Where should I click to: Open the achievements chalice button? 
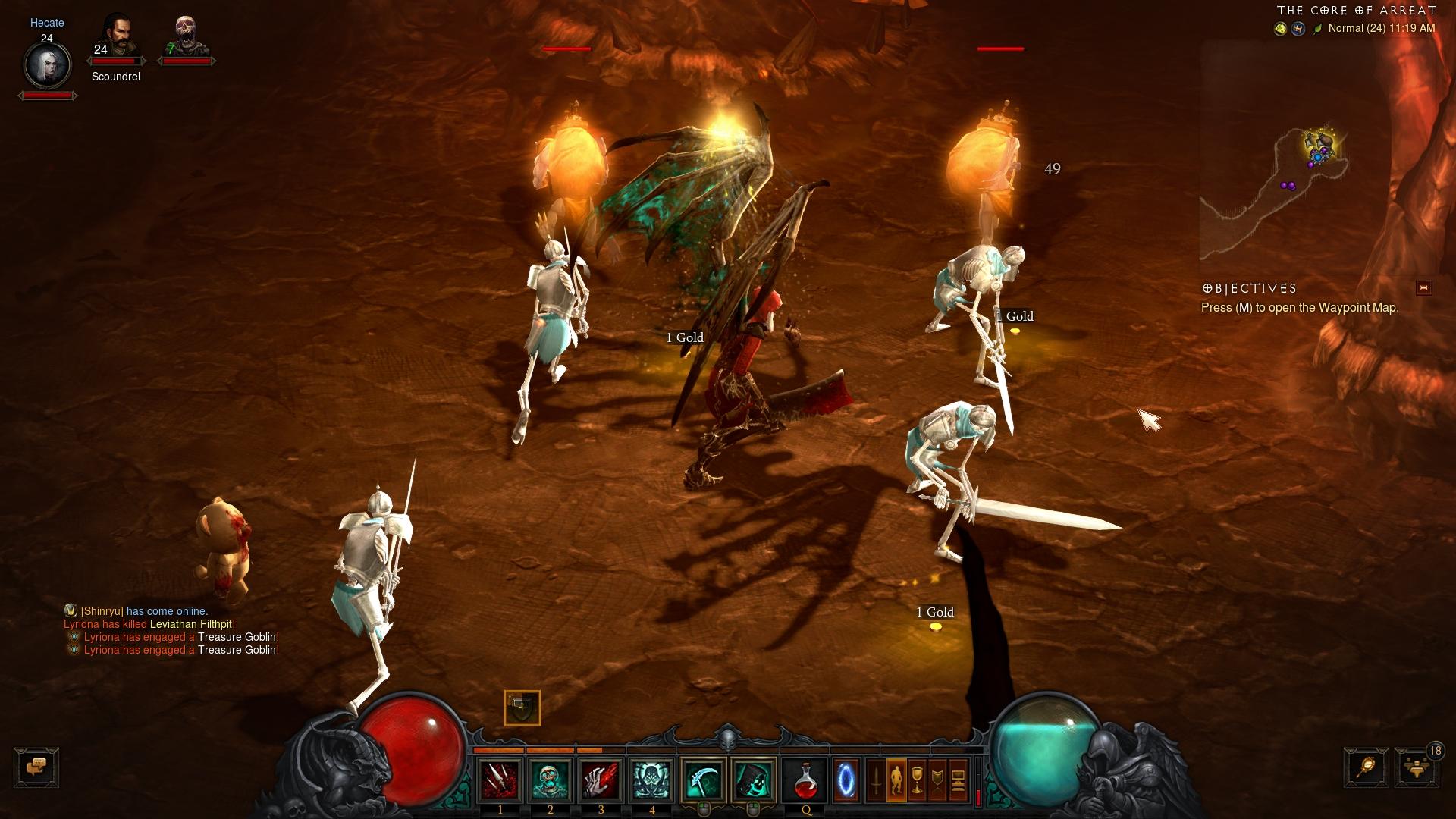click(x=917, y=780)
